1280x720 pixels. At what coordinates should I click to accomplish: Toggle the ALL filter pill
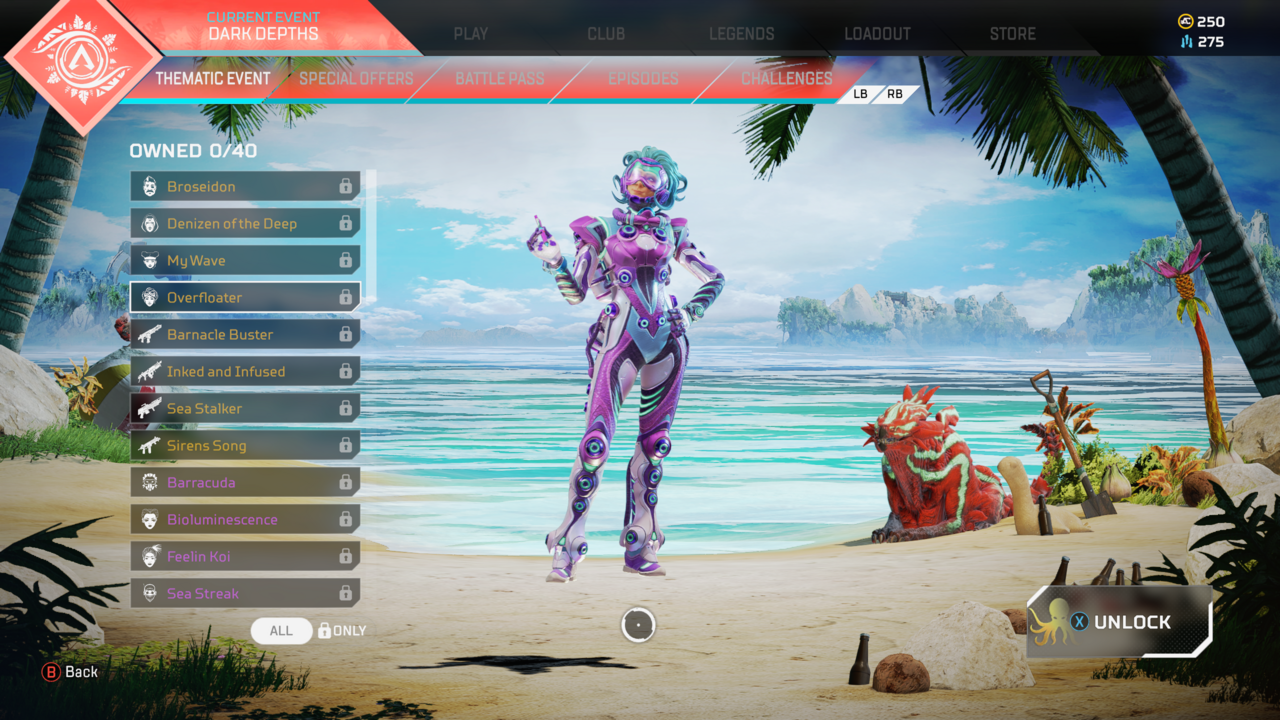tap(281, 630)
